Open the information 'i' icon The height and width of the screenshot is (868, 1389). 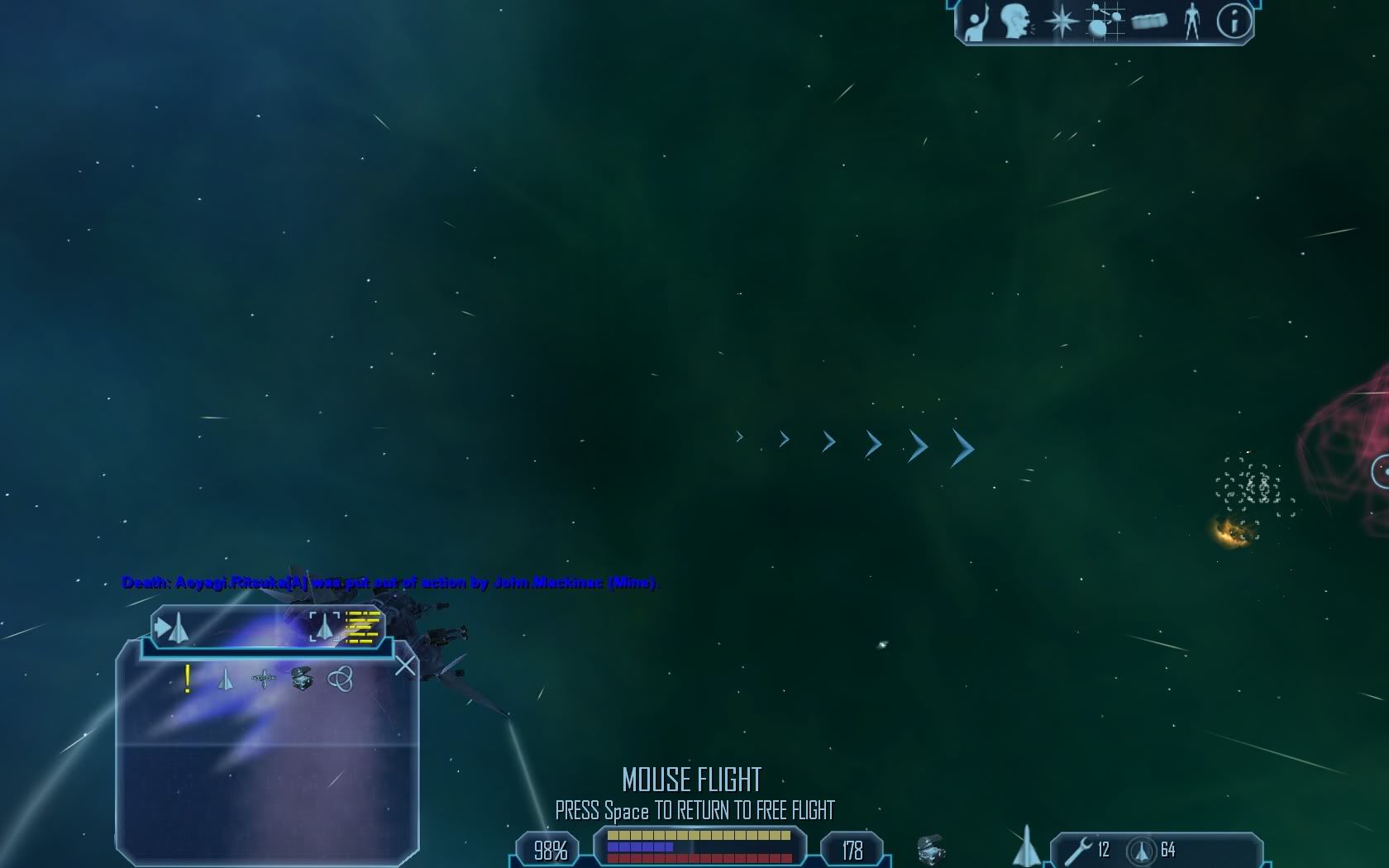click(x=1234, y=21)
